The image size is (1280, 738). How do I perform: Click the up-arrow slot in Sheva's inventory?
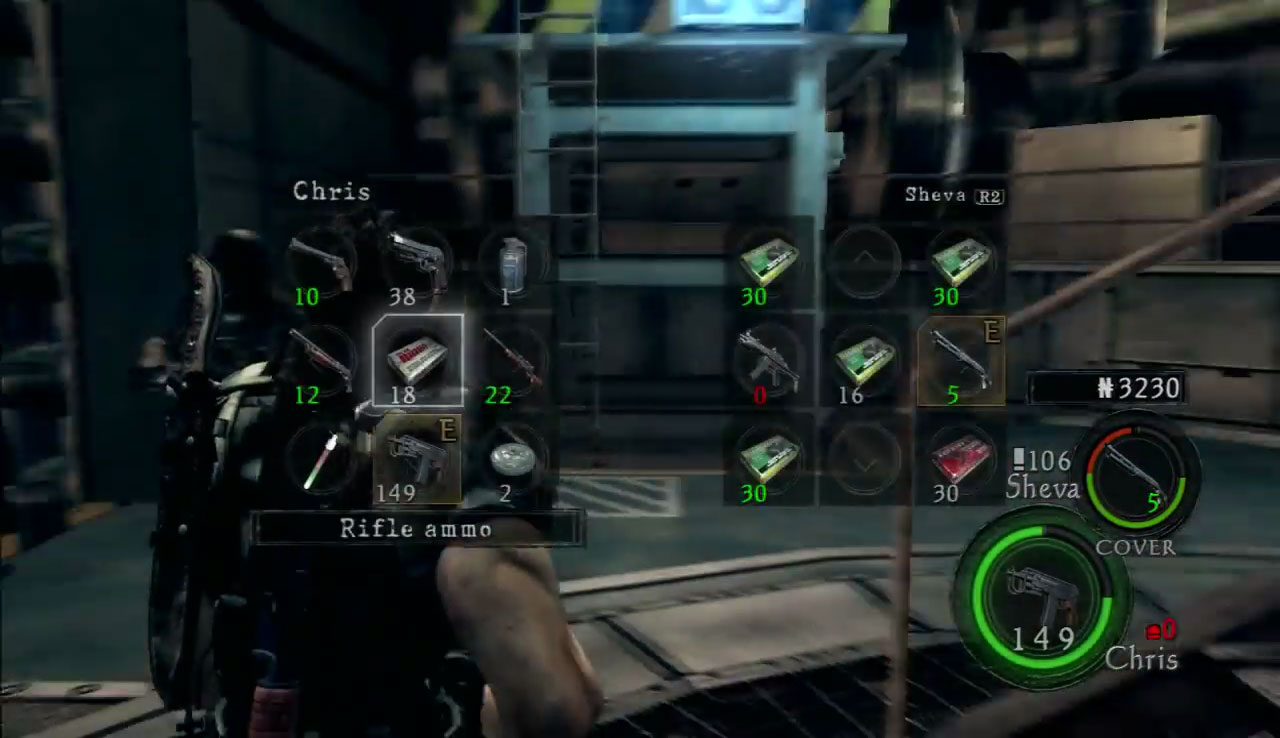(865, 262)
